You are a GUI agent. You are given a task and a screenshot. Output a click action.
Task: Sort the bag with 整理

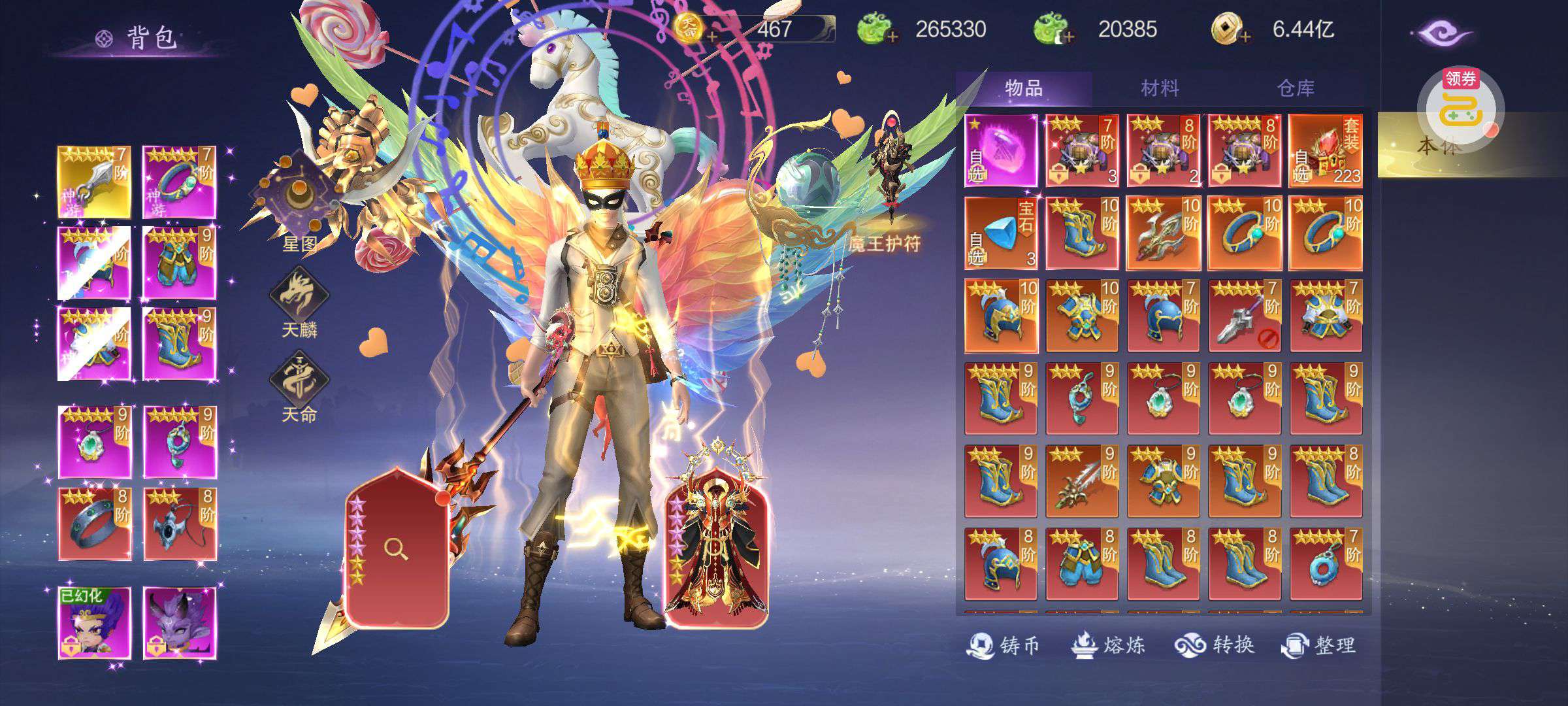[x=1318, y=645]
